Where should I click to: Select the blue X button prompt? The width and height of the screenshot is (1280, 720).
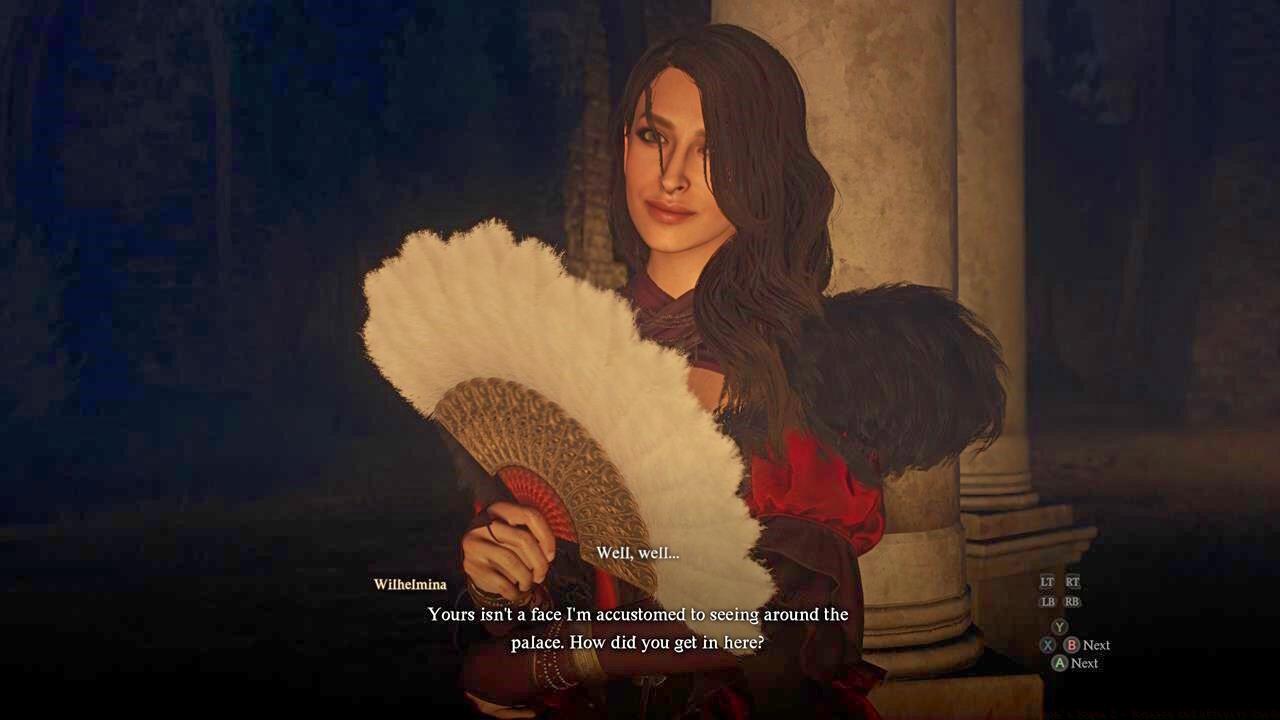click(1048, 645)
